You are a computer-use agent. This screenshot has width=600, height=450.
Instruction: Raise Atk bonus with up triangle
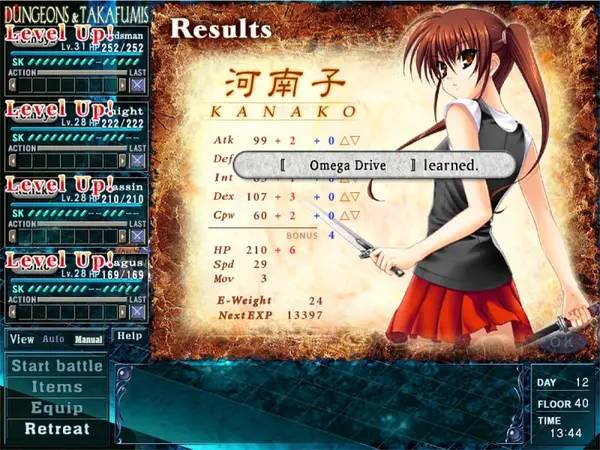tap(346, 141)
